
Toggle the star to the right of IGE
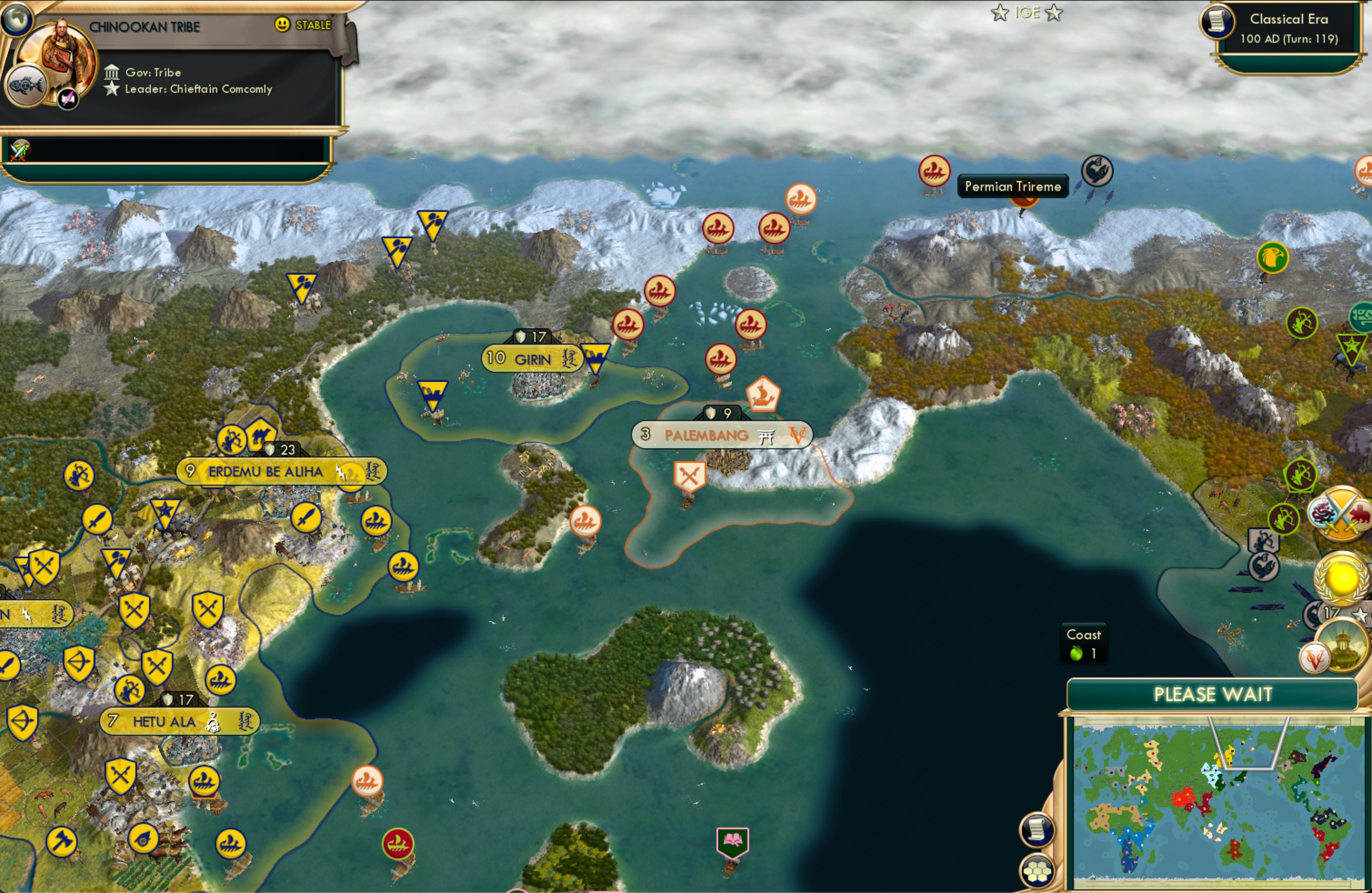pos(1056,13)
